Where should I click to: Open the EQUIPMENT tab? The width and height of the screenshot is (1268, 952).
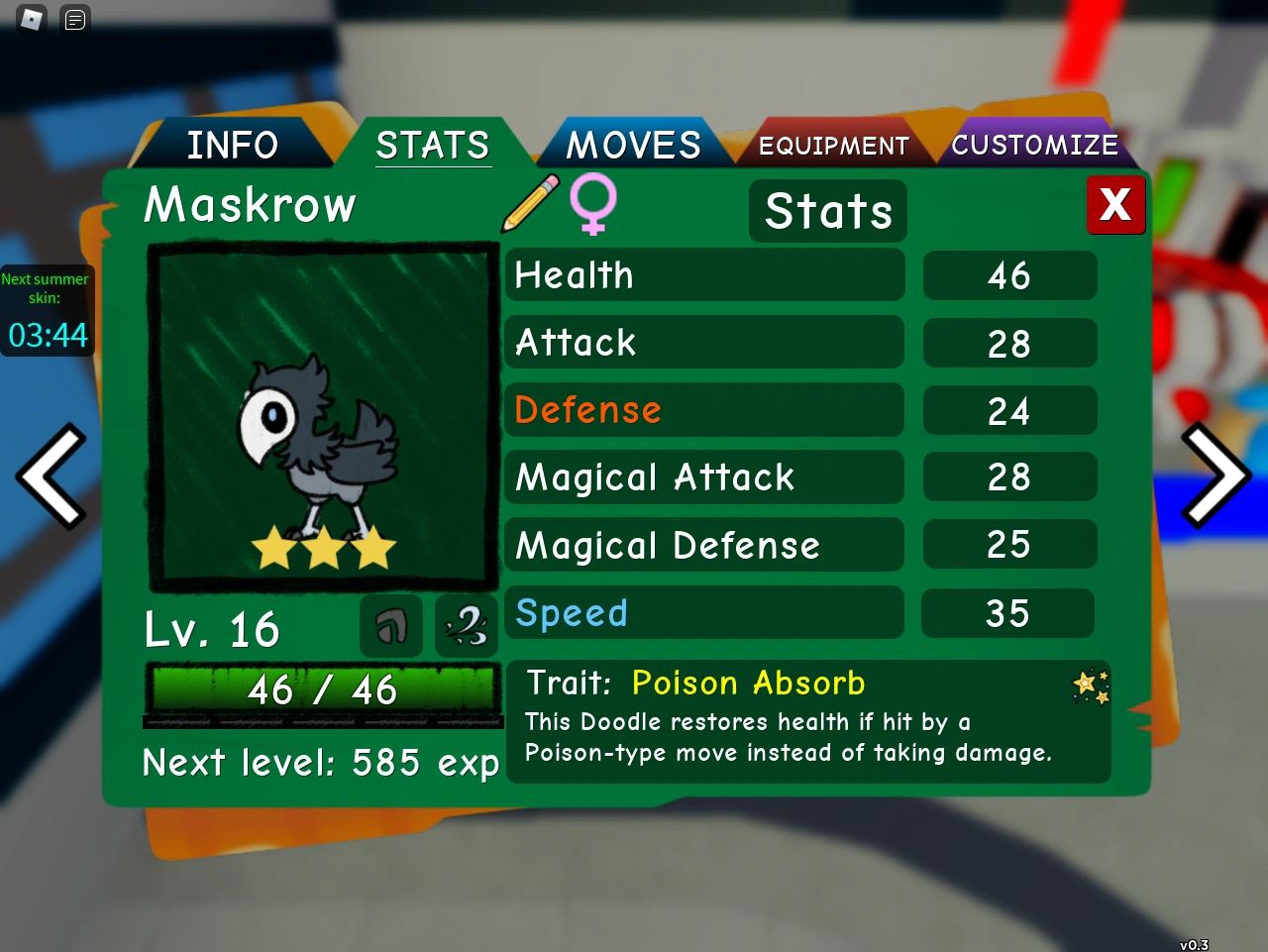pyautogui.click(x=833, y=144)
